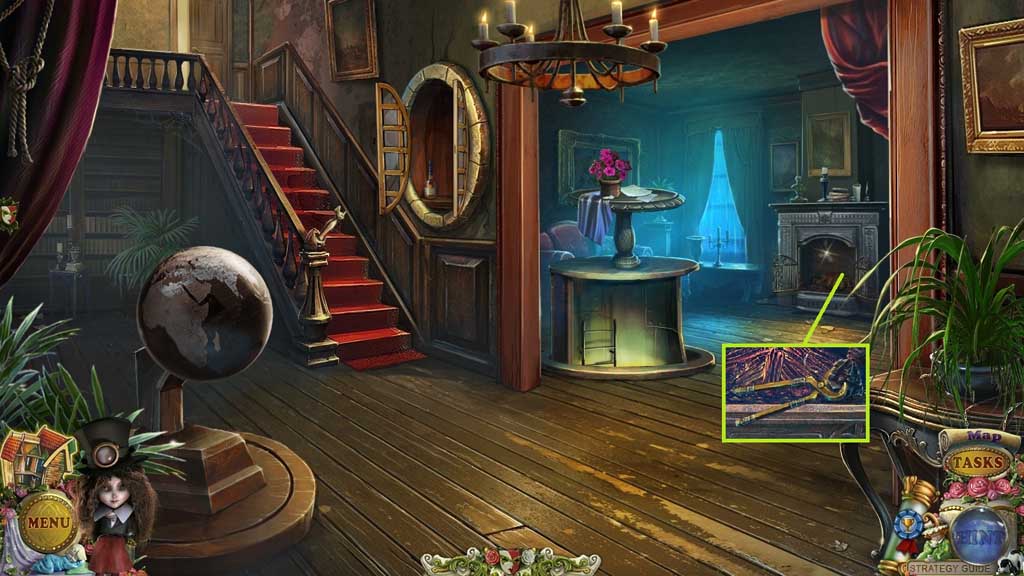The width and height of the screenshot is (1024, 576).
Task: Open the TASKS list
Action: click(x=976, y=463)
